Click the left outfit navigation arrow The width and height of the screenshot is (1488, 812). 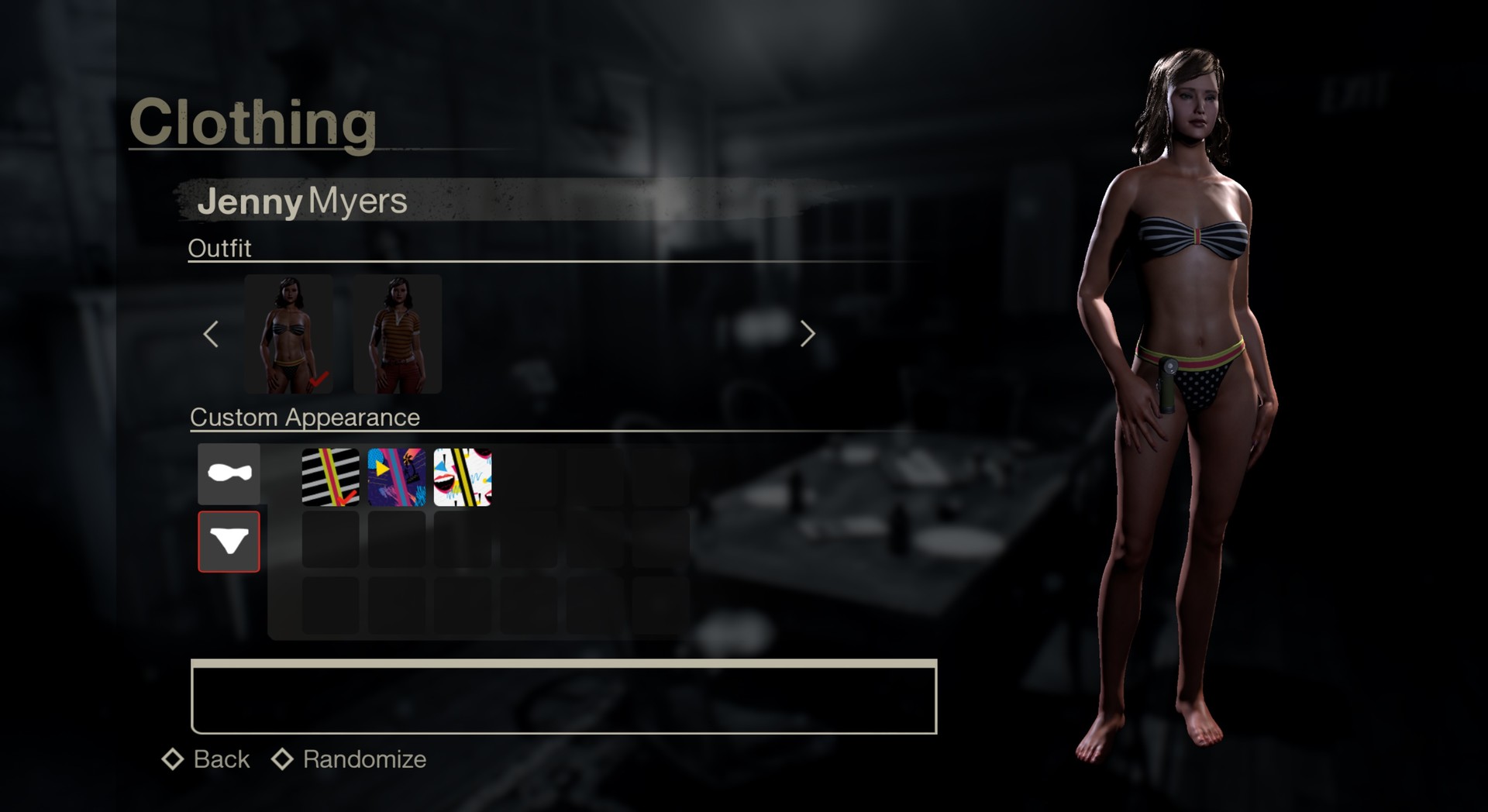pos(210,334)
